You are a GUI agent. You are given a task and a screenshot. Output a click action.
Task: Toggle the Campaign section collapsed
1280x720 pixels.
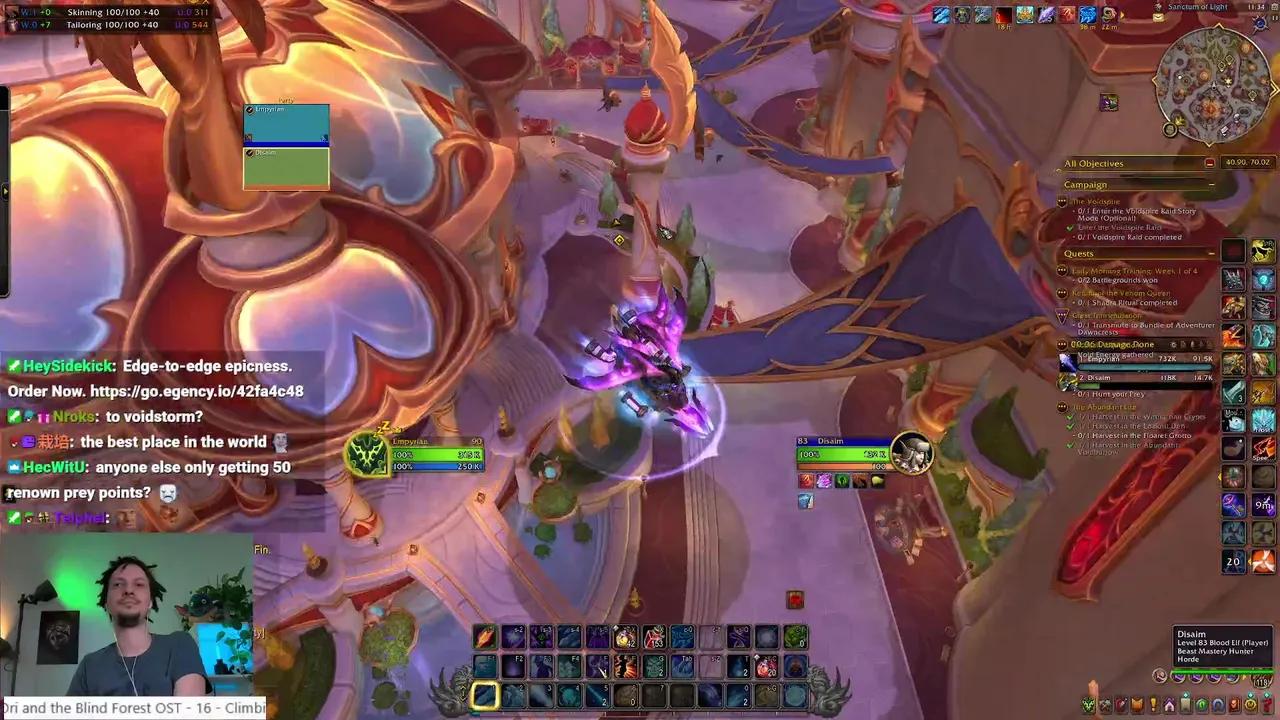pyautogui.click(x=1210, y=186)
